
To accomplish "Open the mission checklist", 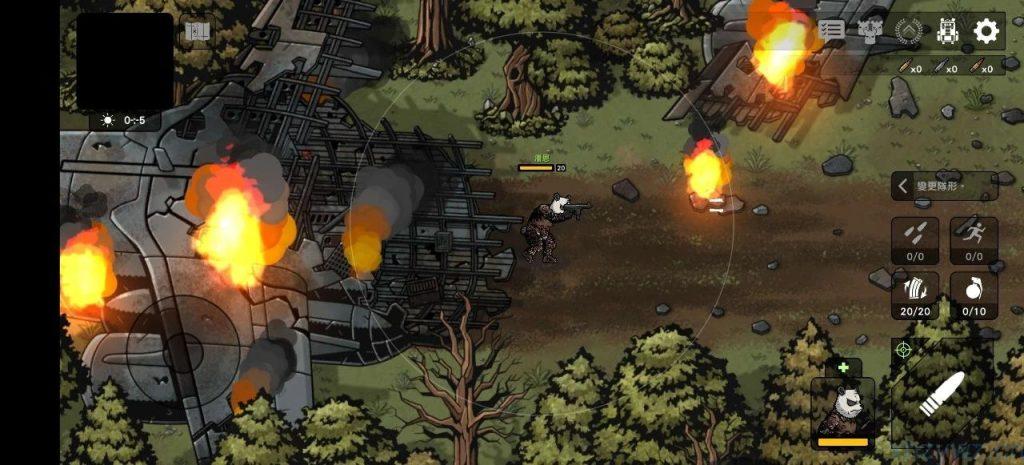I will pos(831,31).
